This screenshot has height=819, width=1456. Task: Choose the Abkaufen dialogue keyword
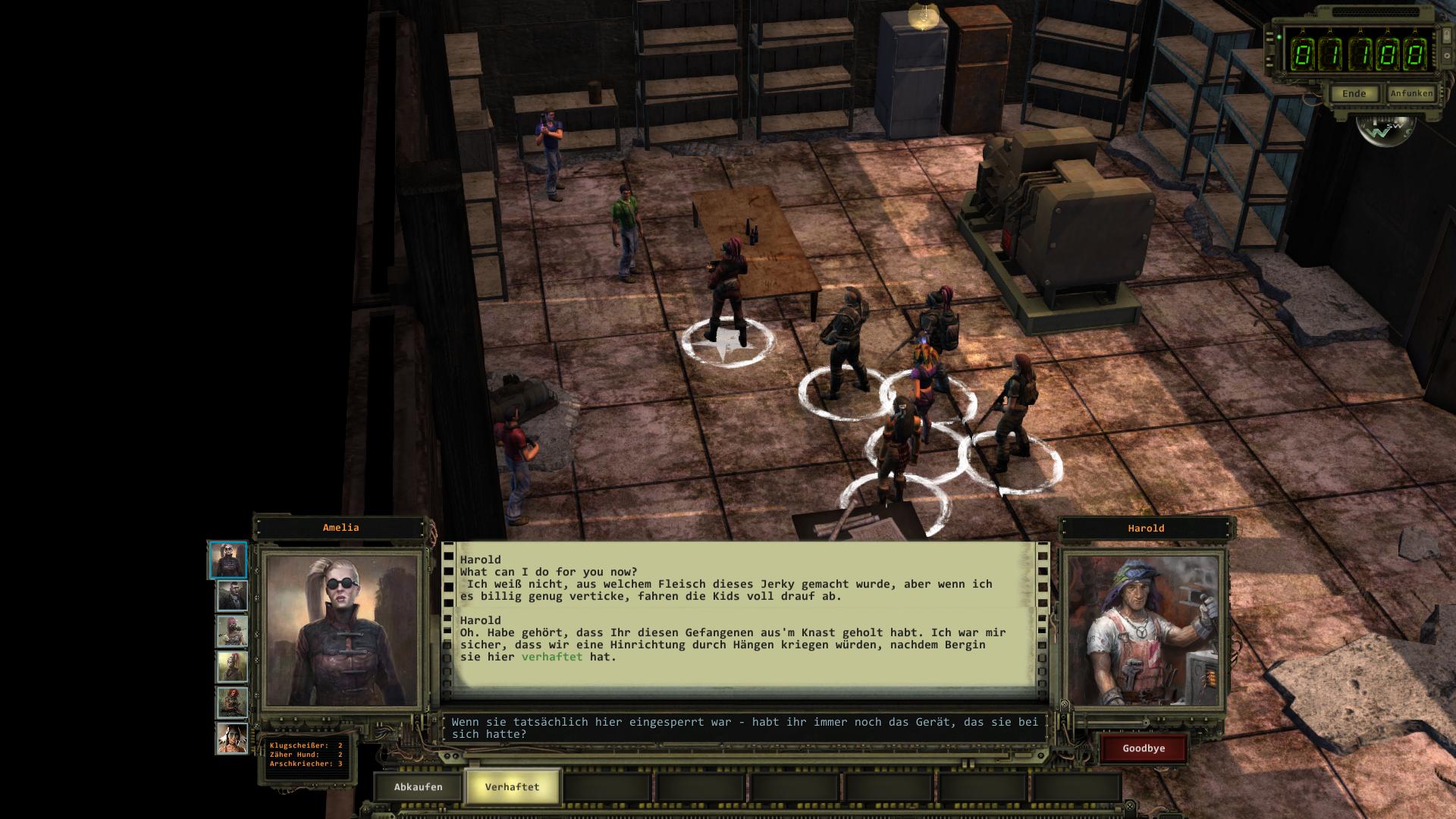tap(418, 786)
